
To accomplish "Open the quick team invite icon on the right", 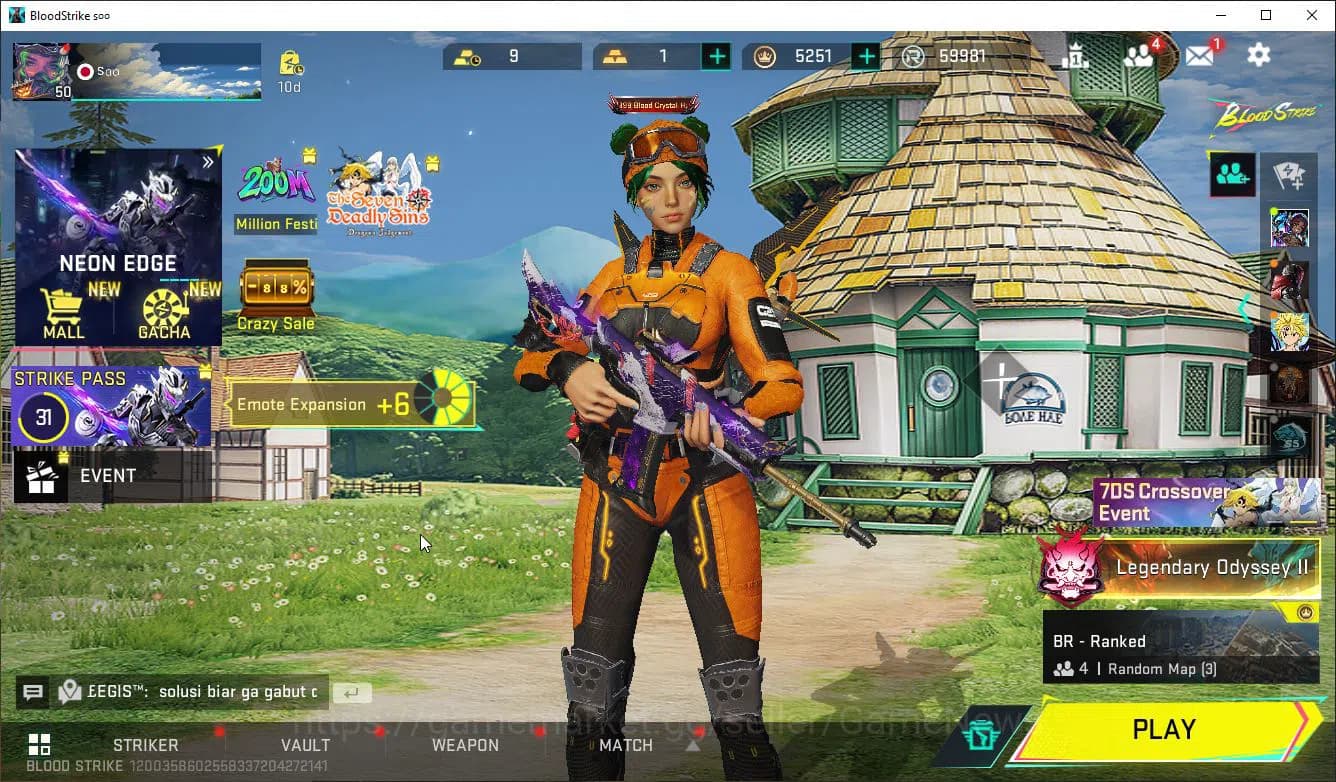I will pyautogui.click(x=1232, y=174).
